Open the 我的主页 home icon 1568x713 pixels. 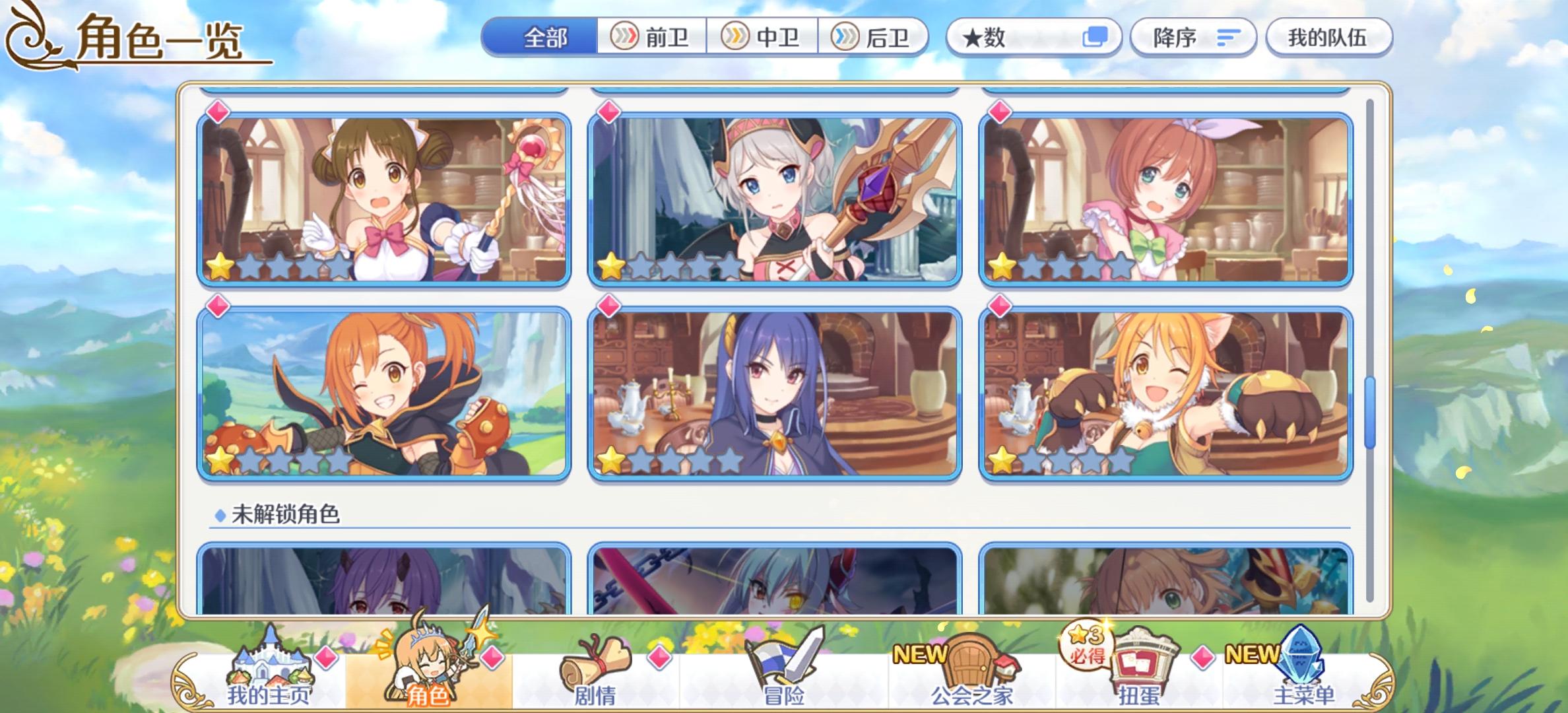click(x=271, y=667)
